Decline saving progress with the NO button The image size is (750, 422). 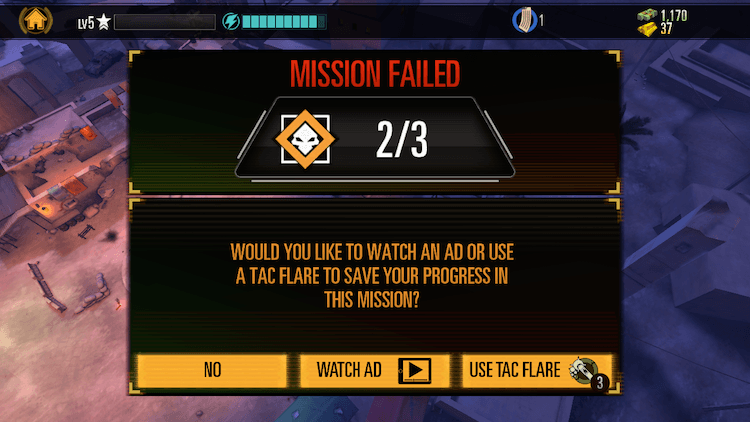coord(212,370)
